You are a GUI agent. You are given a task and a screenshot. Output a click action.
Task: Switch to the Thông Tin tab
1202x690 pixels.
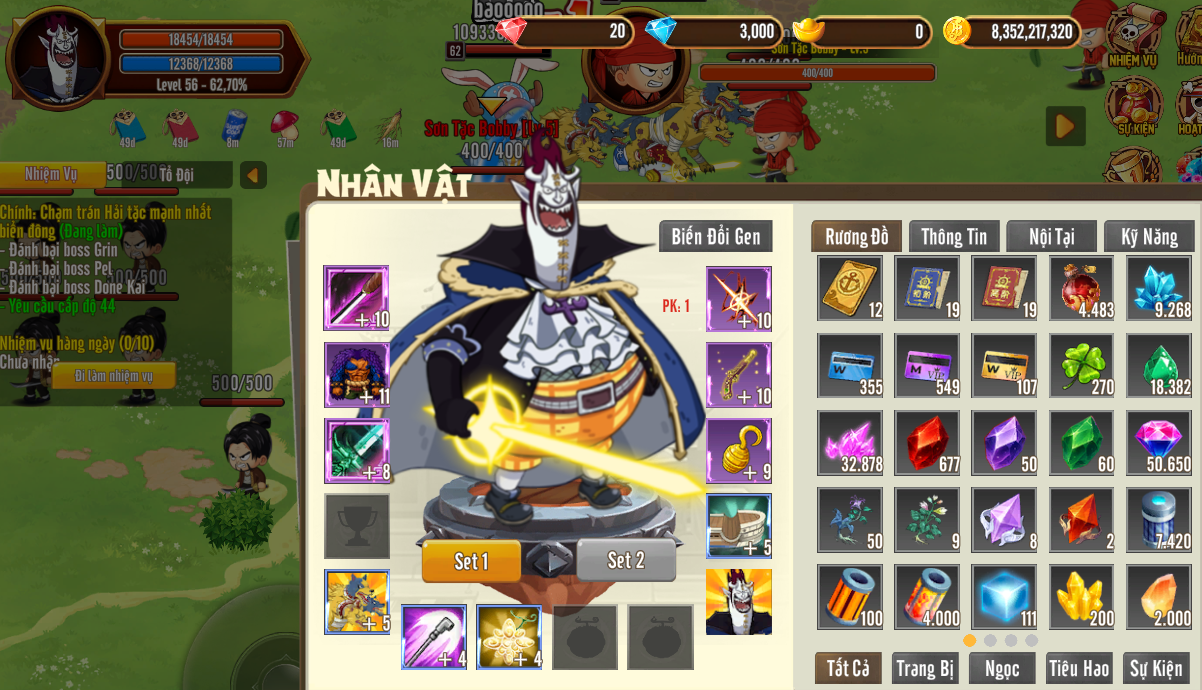(953, 237)
